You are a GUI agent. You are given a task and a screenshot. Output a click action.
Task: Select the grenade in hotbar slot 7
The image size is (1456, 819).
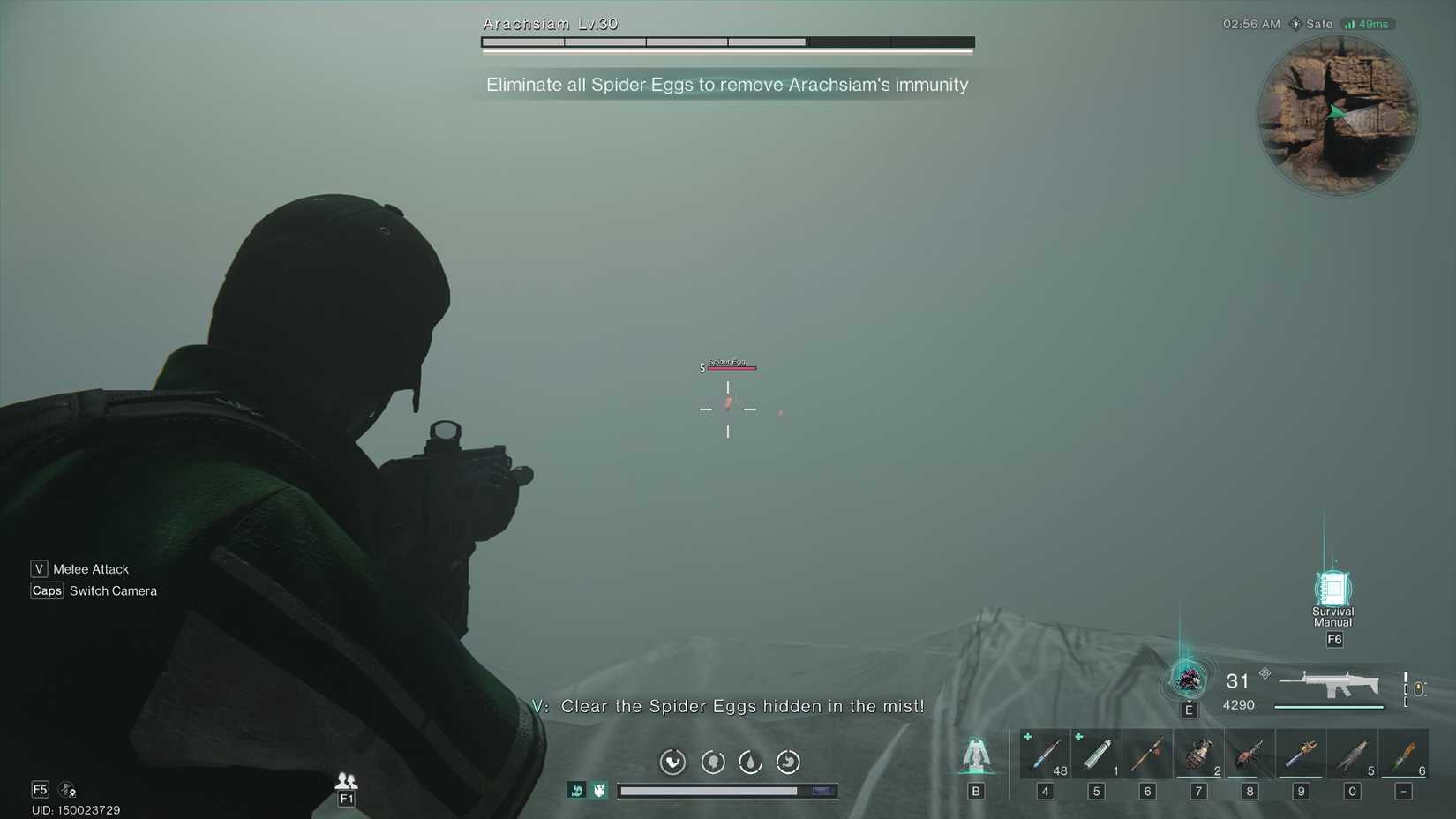coord(1198,755)
